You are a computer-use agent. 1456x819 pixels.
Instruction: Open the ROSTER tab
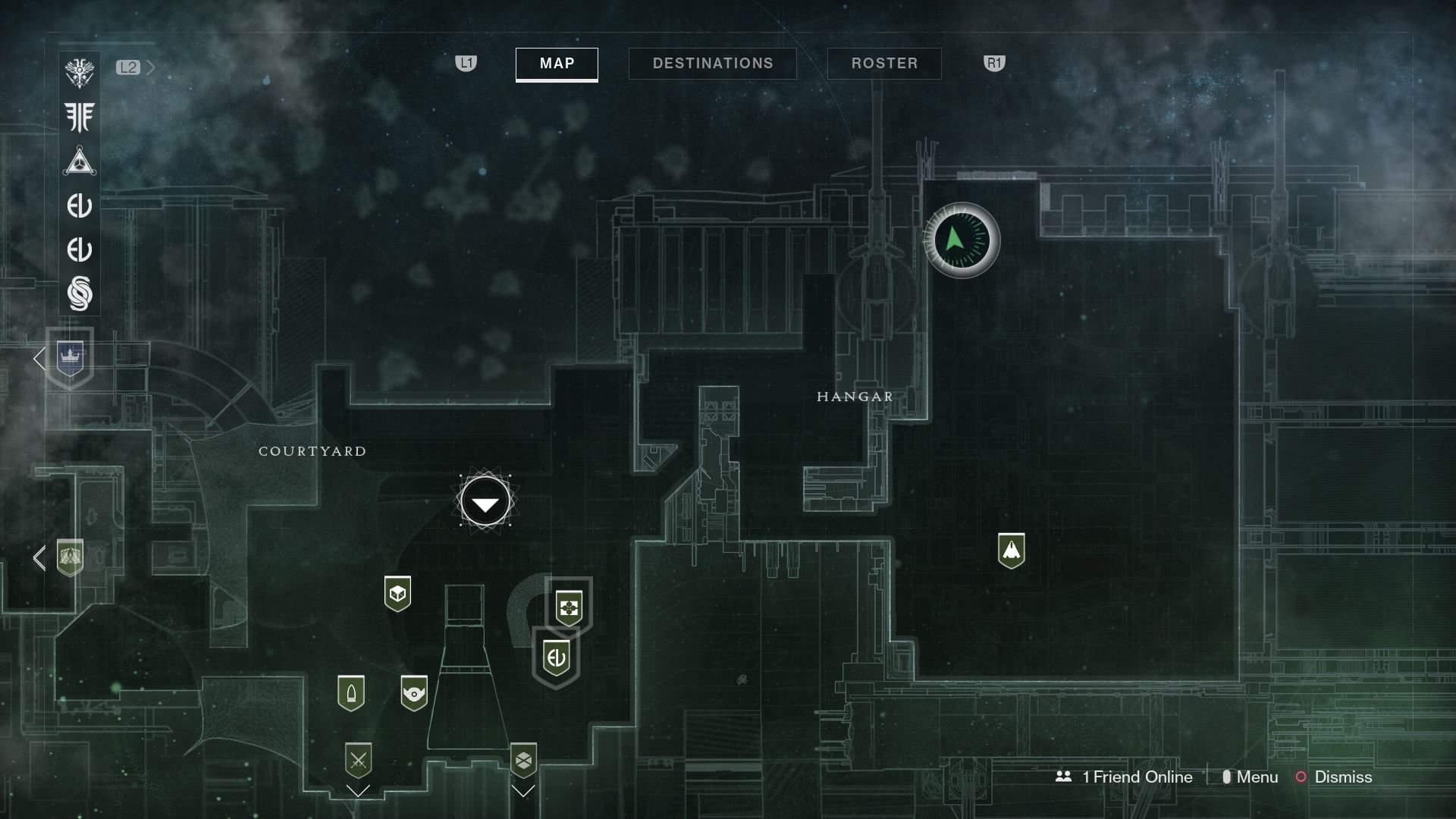(884, 64)
